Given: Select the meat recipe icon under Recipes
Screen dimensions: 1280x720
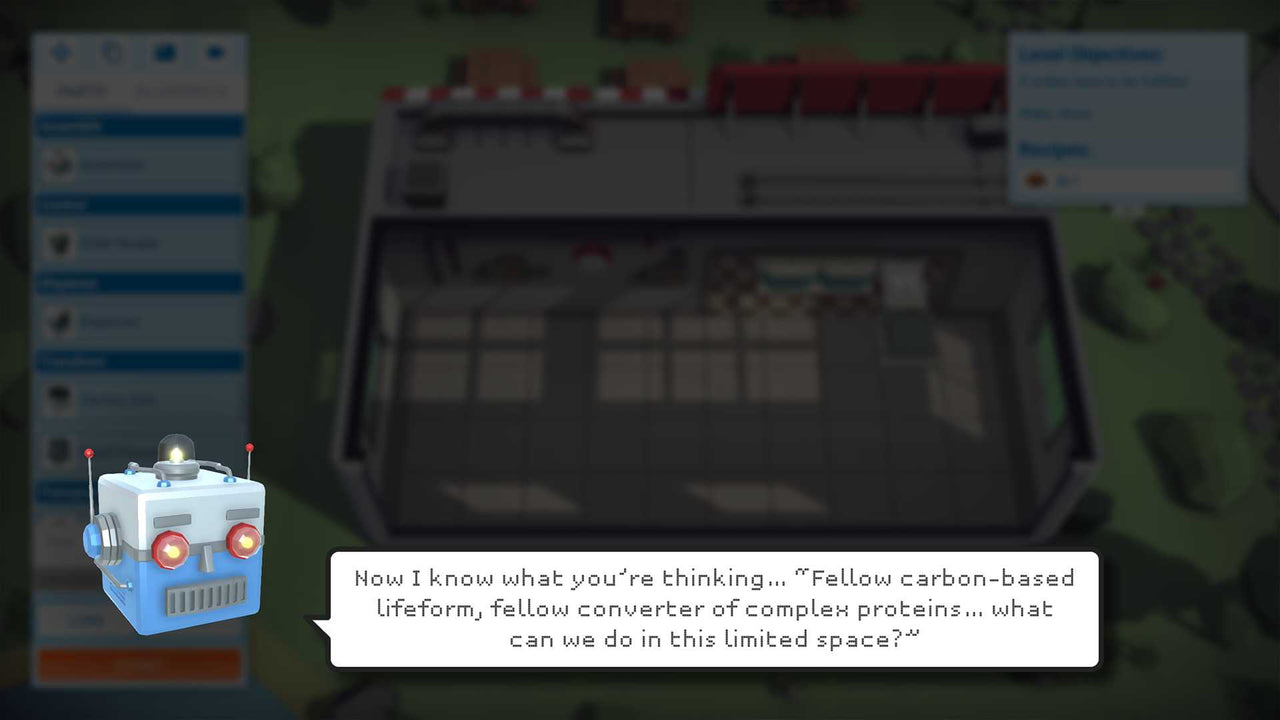Looking at the screenshot, I should pyautogui.click(x=1036, y=180).
